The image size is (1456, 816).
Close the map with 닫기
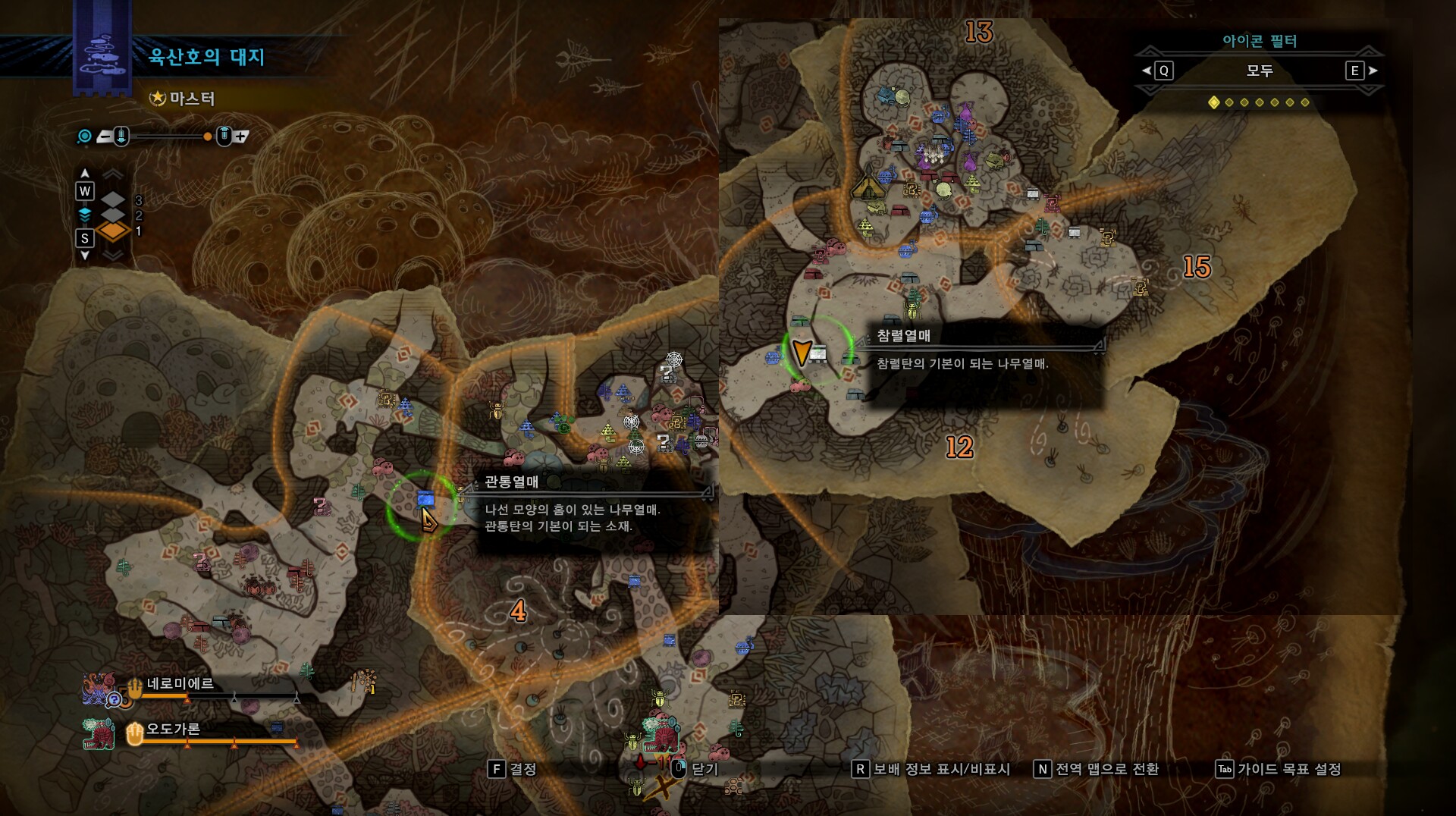pyautogui.click(x=695, y=769)
